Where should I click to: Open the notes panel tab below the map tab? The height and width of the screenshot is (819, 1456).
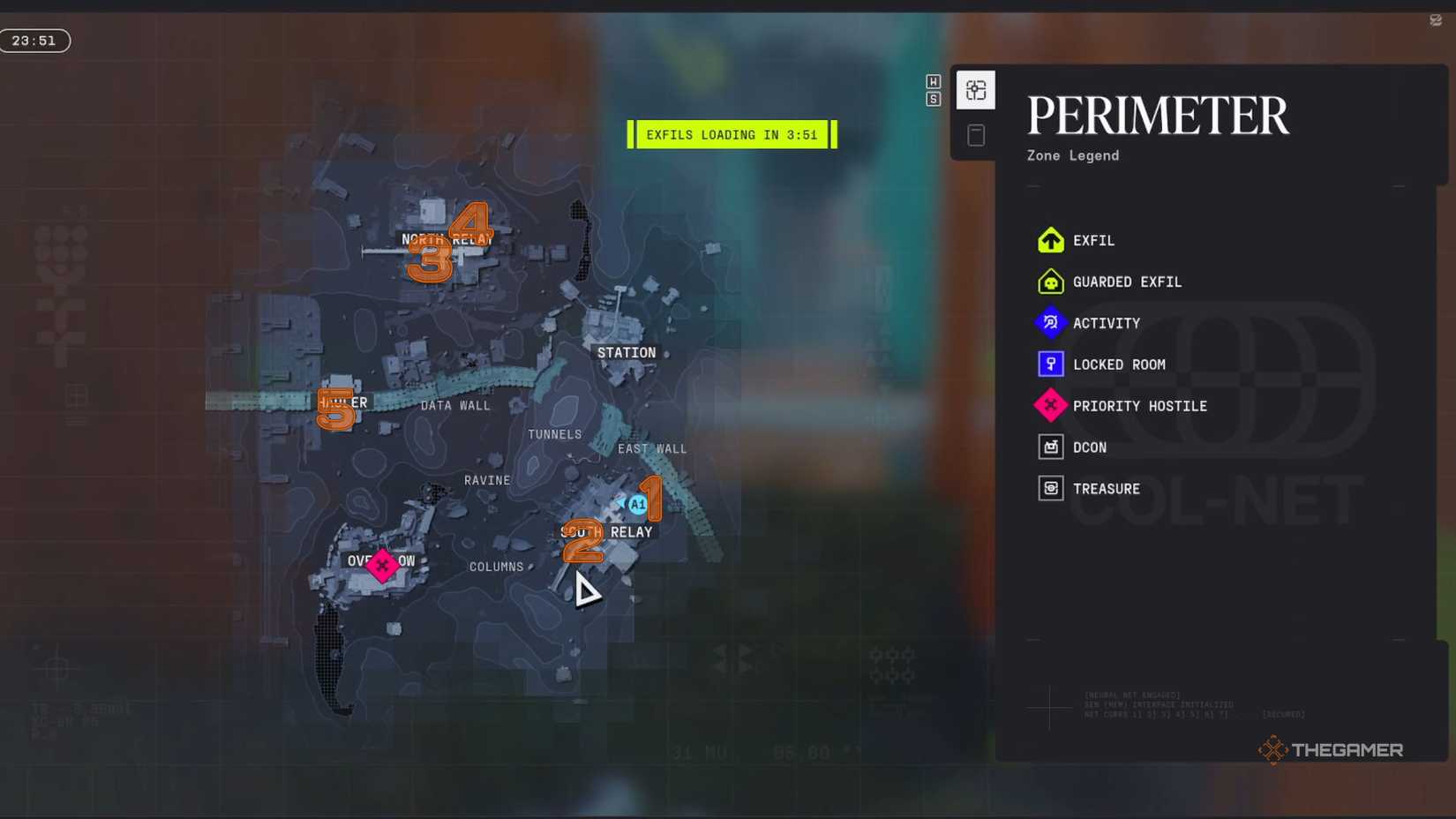tap(976, 134)
